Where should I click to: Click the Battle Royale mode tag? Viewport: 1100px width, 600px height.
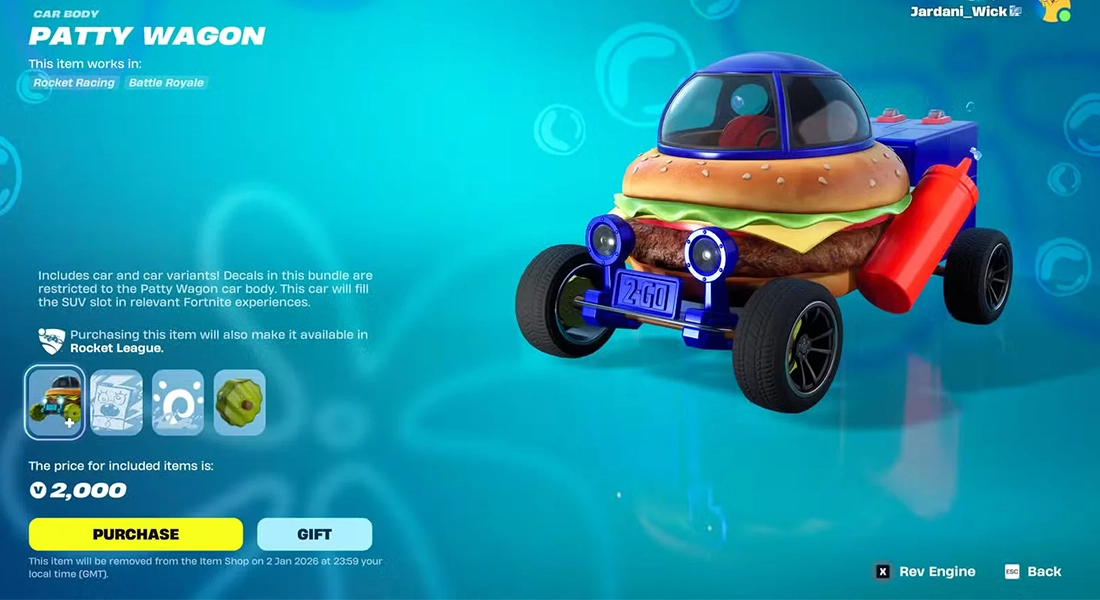point(166,83)
